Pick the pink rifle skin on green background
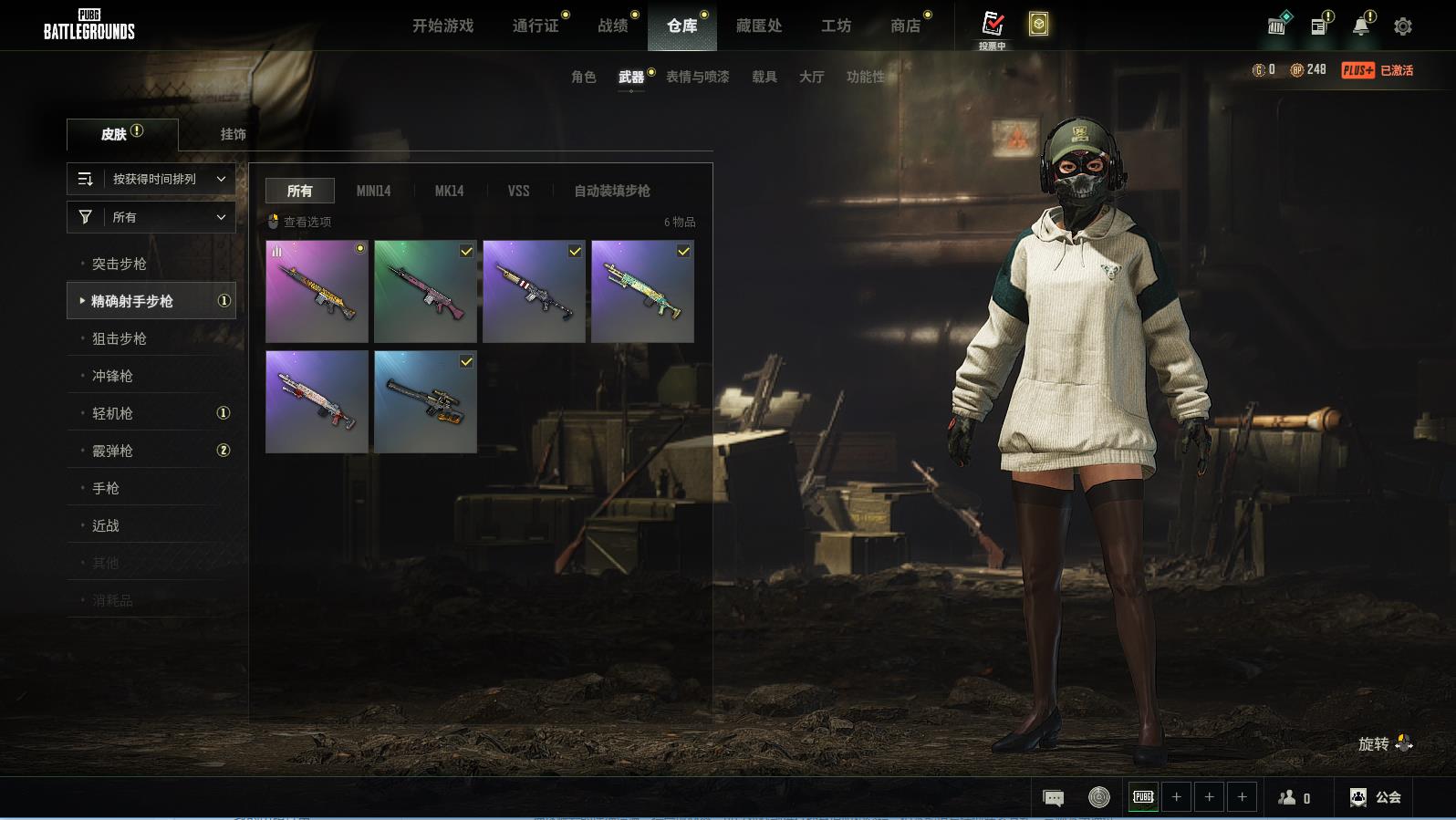Viewport: 1456px width, 820px height. click(x=425, y=291)
